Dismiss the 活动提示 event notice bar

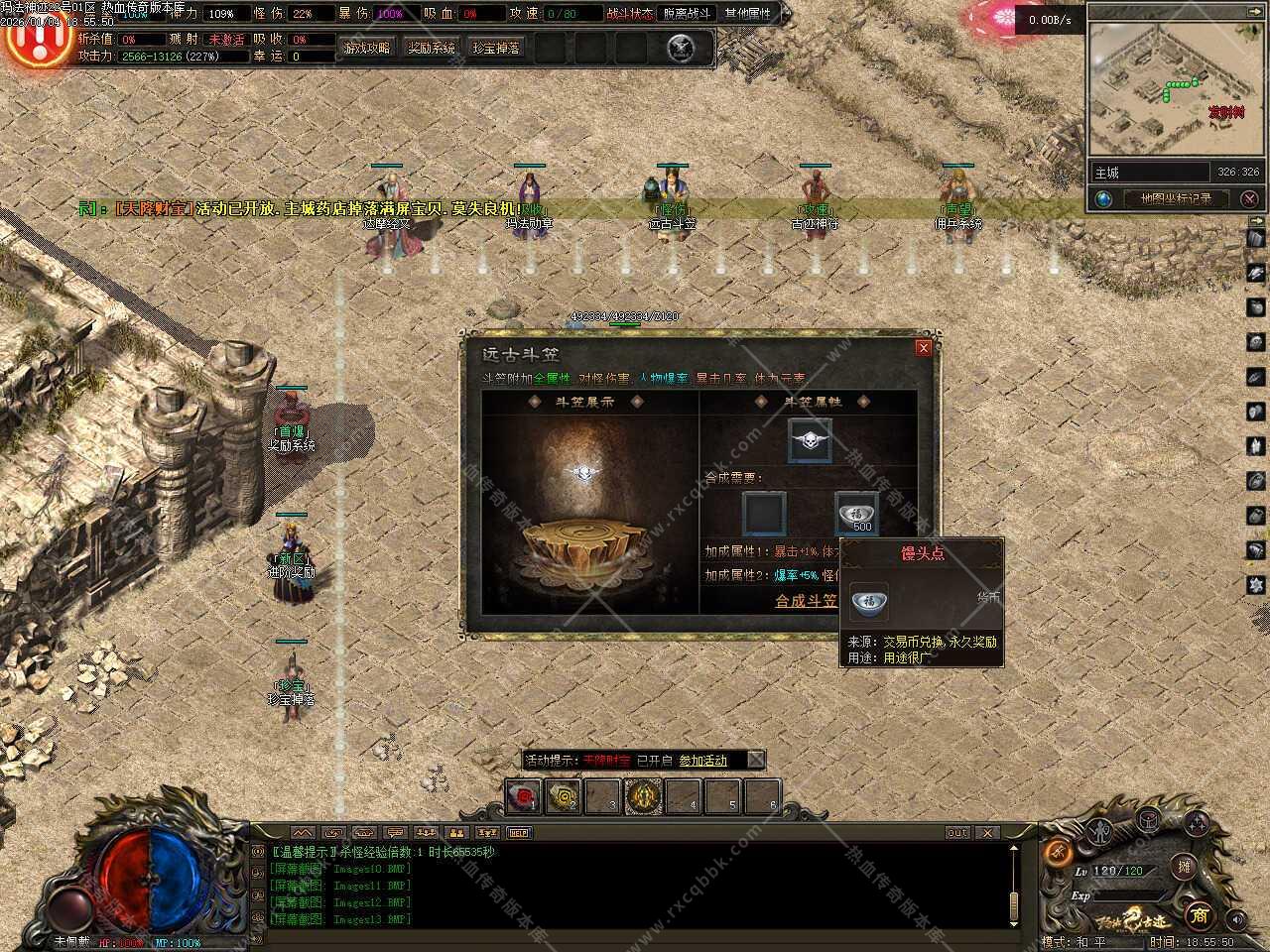[755, 761]
